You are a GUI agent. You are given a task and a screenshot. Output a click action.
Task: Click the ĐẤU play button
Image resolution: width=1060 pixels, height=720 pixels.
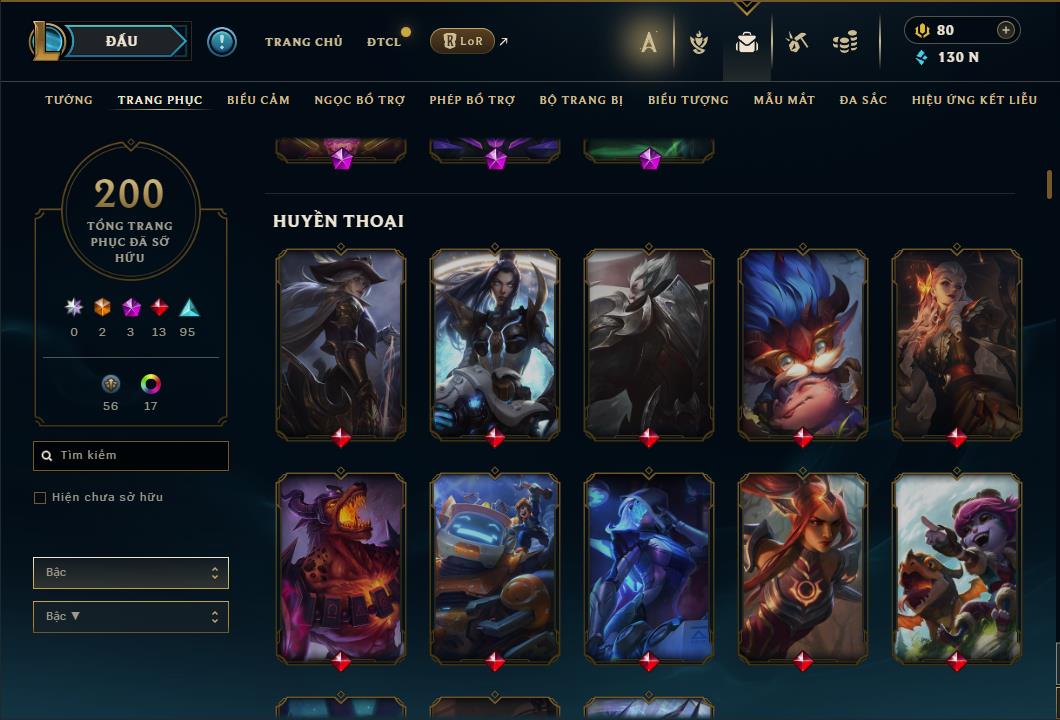(121, 41)
